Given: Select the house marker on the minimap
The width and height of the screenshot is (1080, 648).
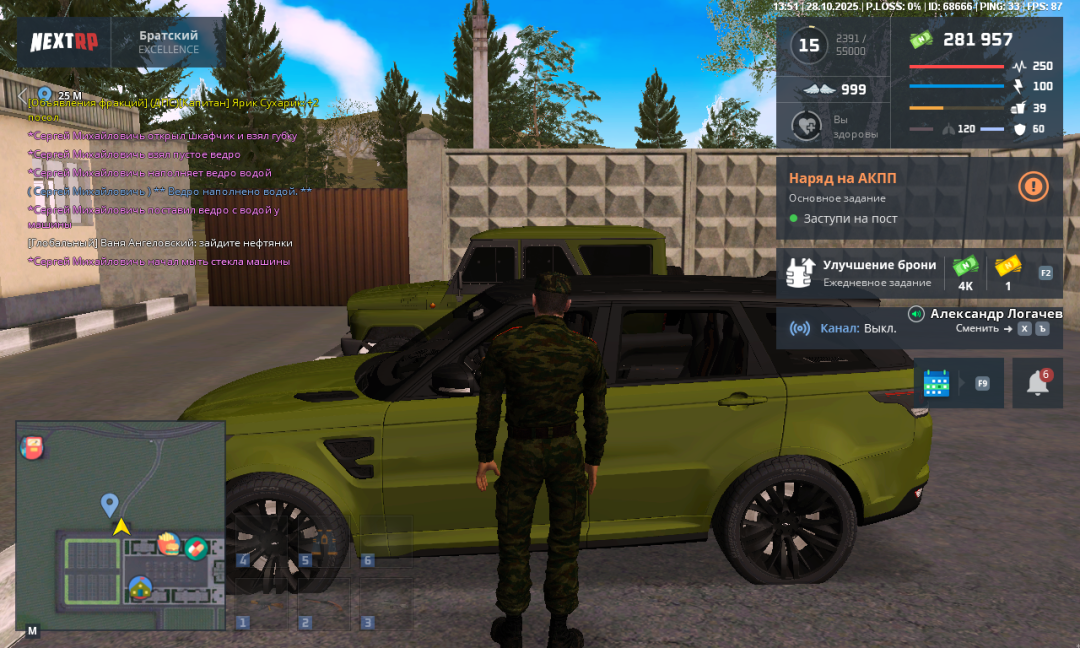Looking at the screenshot, I should coord(140,588).
